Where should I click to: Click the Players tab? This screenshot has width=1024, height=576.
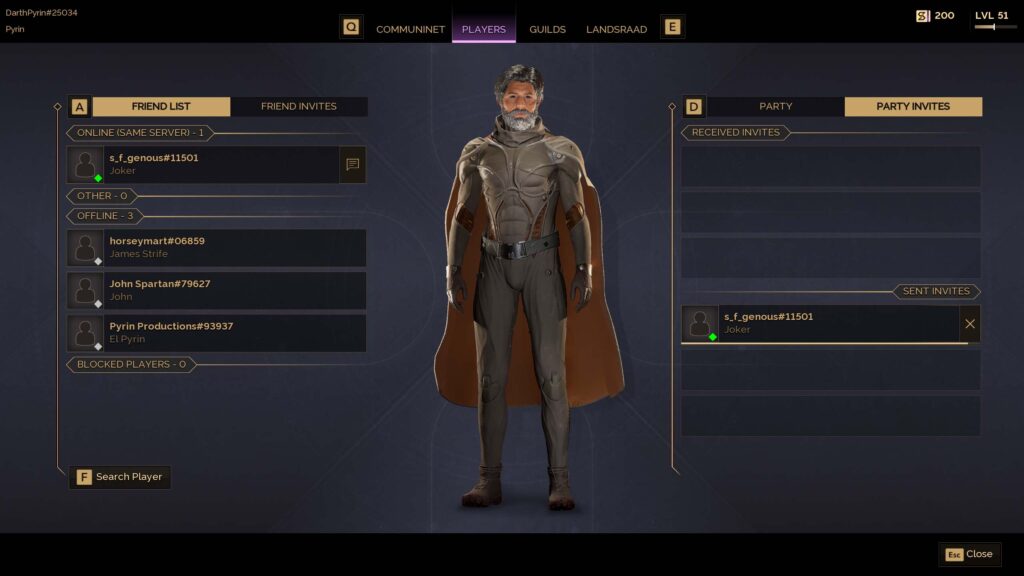[484, 29]
